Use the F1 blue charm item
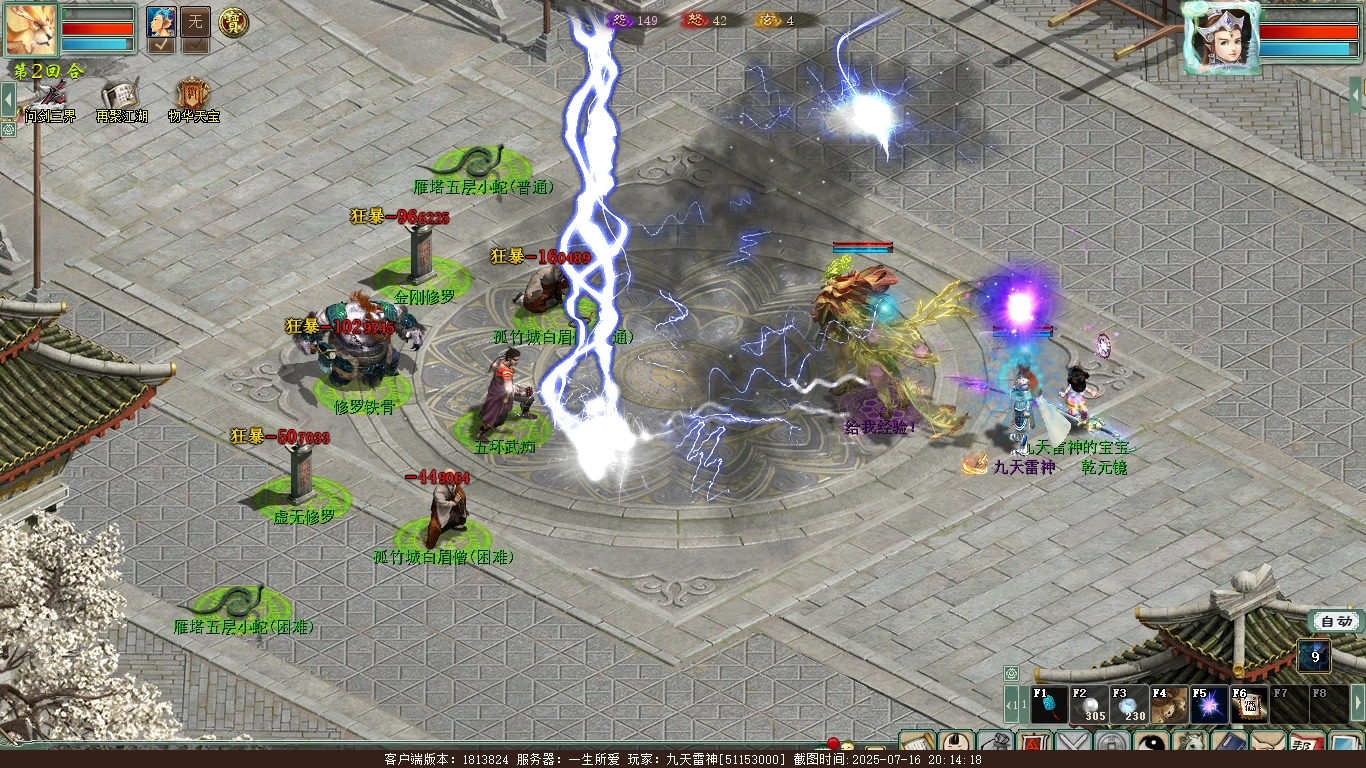Screen dimensions: 1366x768 pos(1050,705)
